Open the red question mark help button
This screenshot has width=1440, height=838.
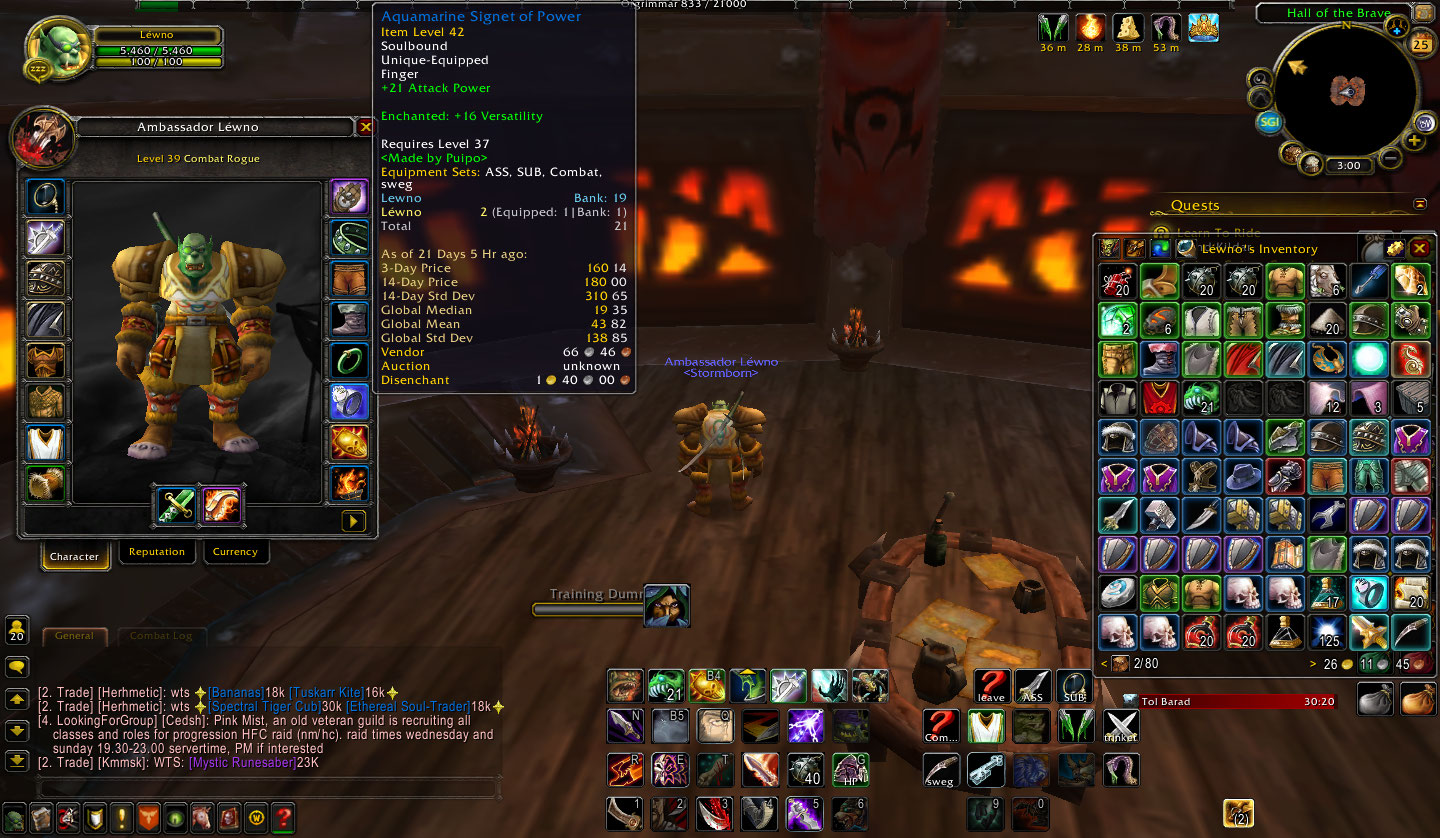[x=283, y=816]
